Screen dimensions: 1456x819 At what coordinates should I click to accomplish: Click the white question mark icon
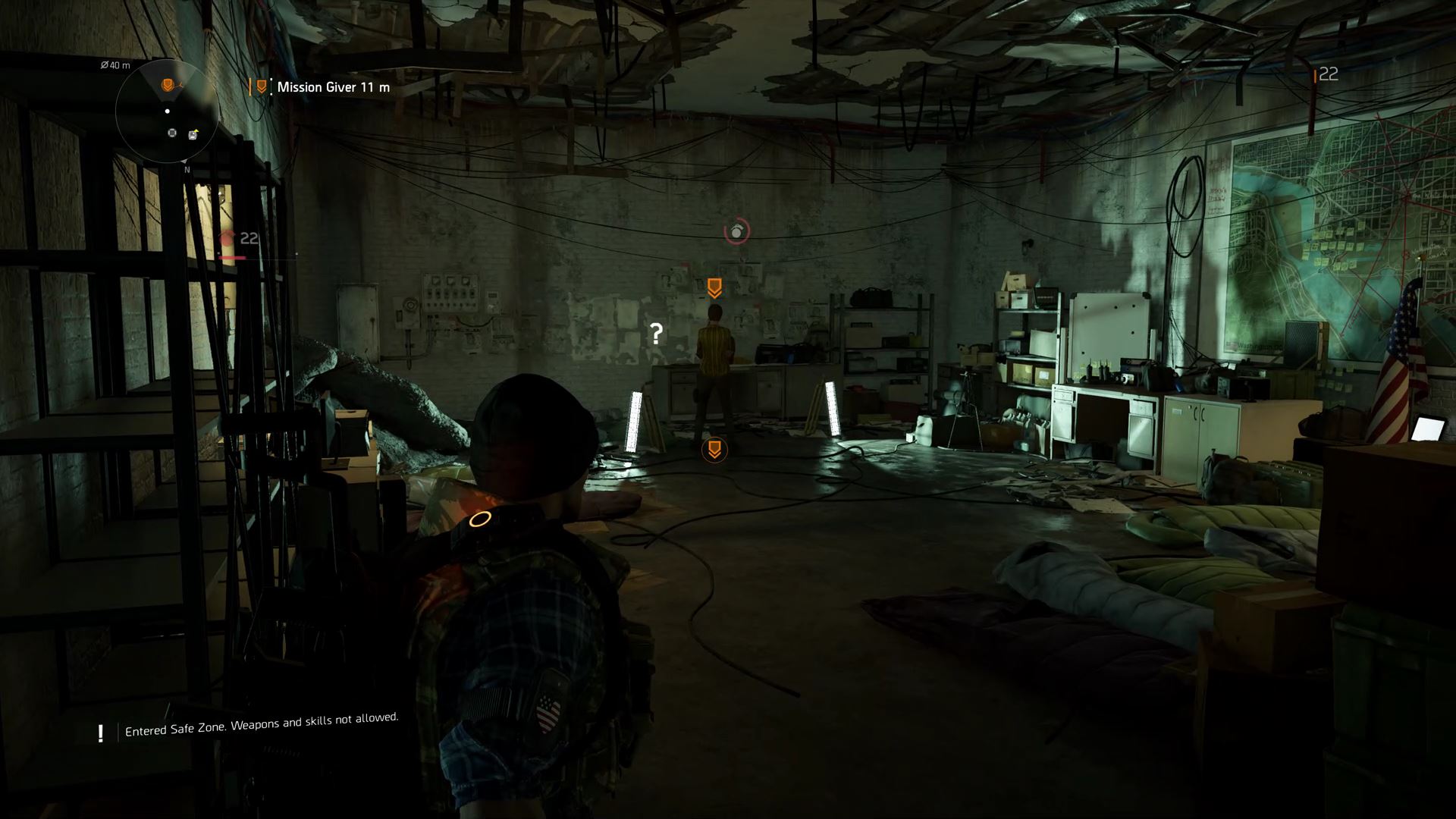coord(657,333)
